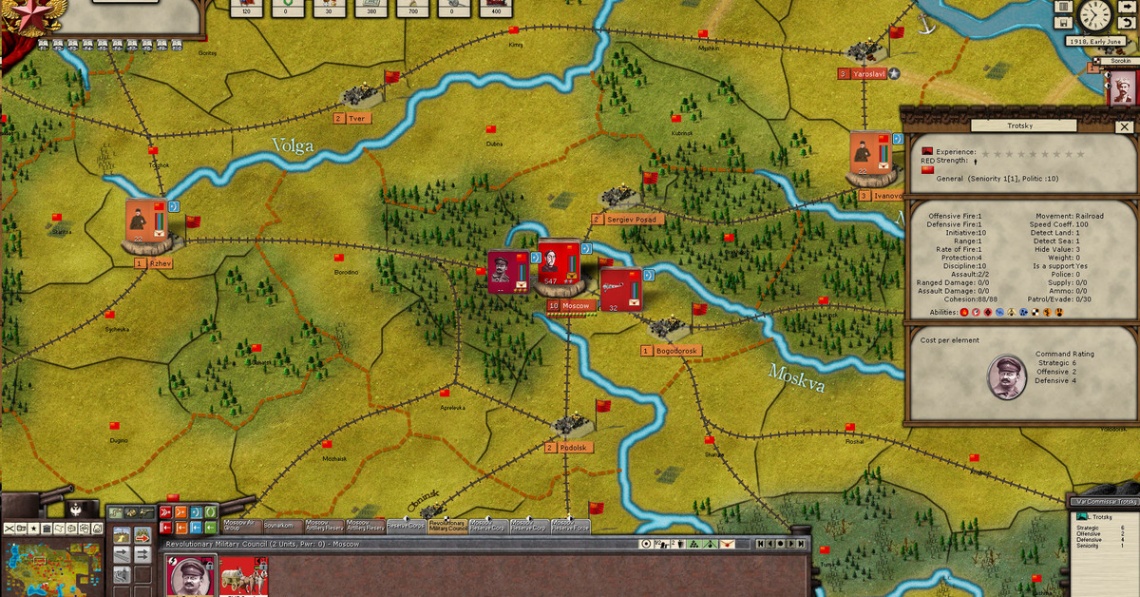Jump to the last item with skip-forward button
Screen dimensions: 1140x597
[x=801, y=544]
